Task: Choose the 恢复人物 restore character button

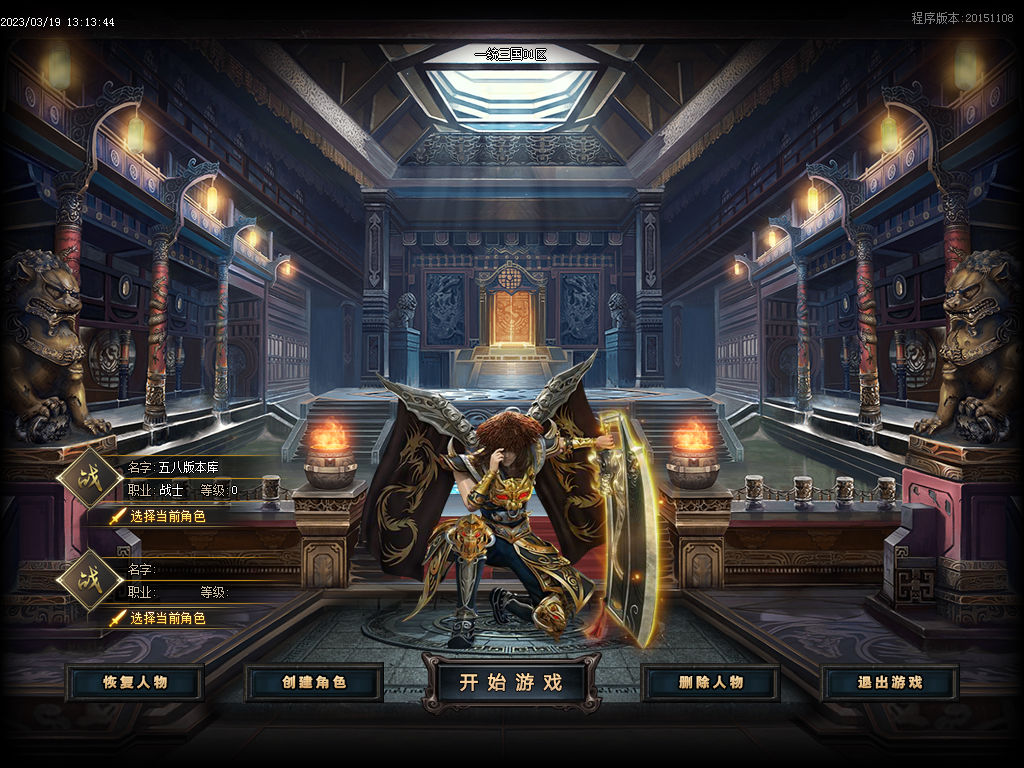Action: [135, 683]
